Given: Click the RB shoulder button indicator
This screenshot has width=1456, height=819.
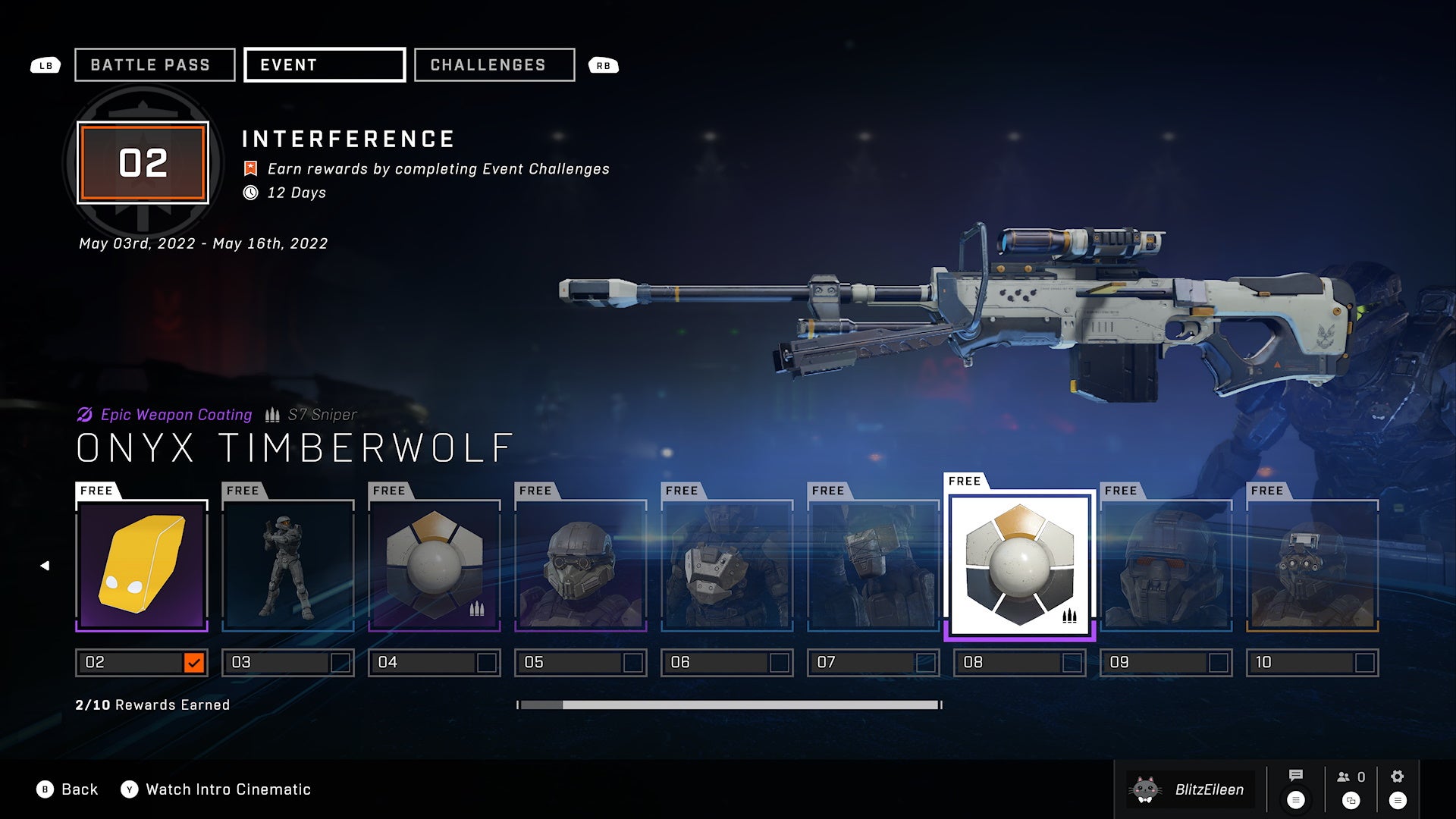Looking at the screenshot, I should 604,65.
